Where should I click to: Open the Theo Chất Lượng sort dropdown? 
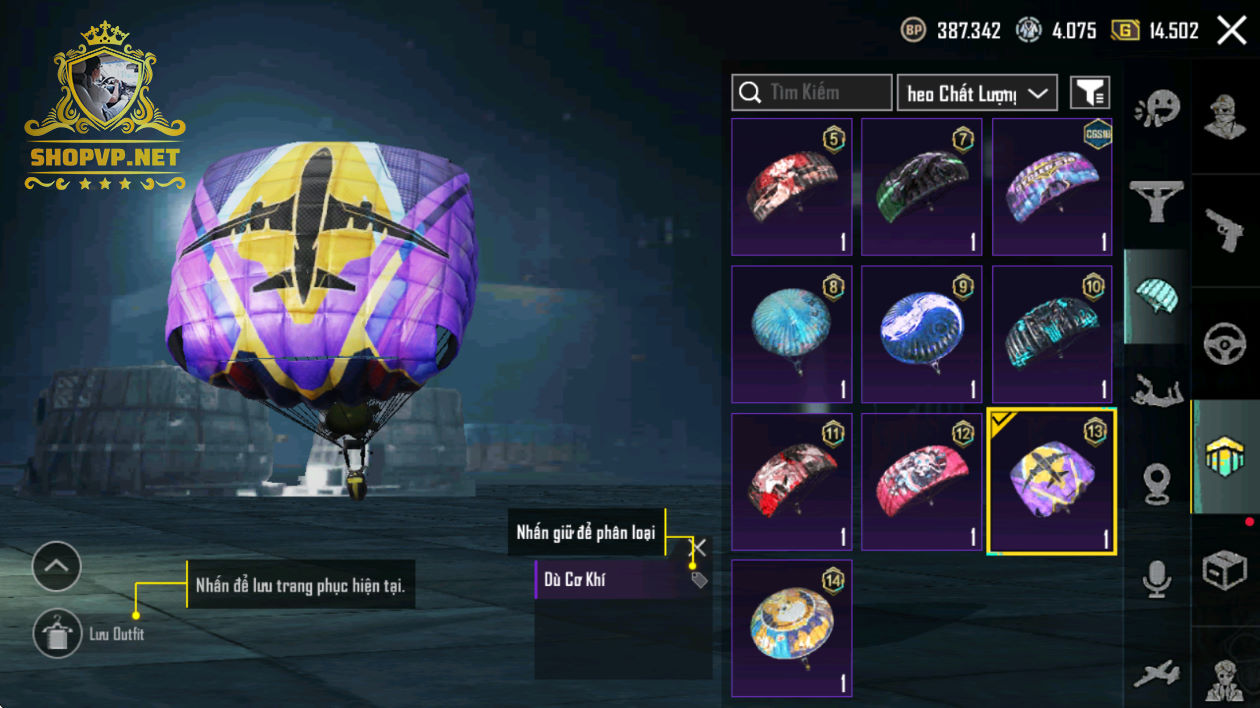point(977,93)
